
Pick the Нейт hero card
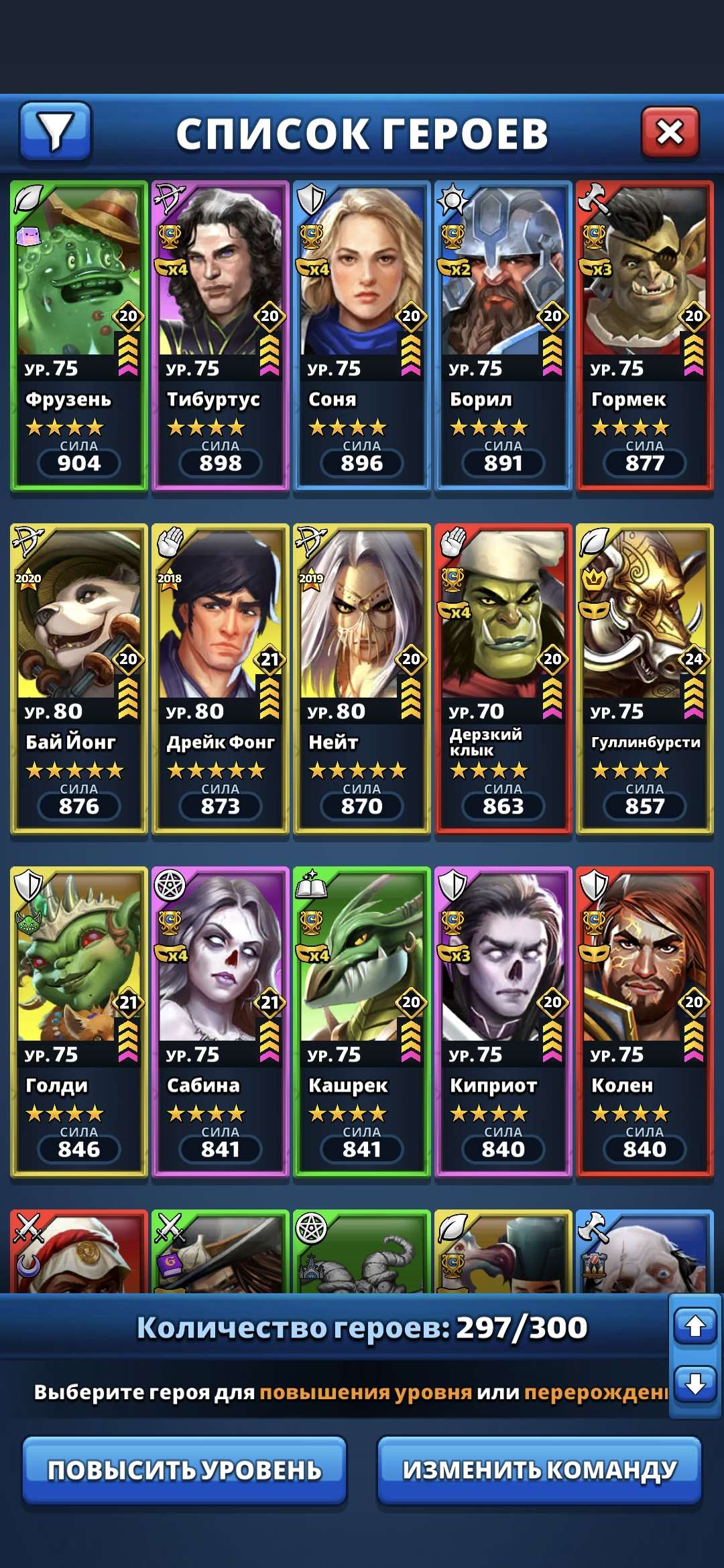click(x=362, y=678)
